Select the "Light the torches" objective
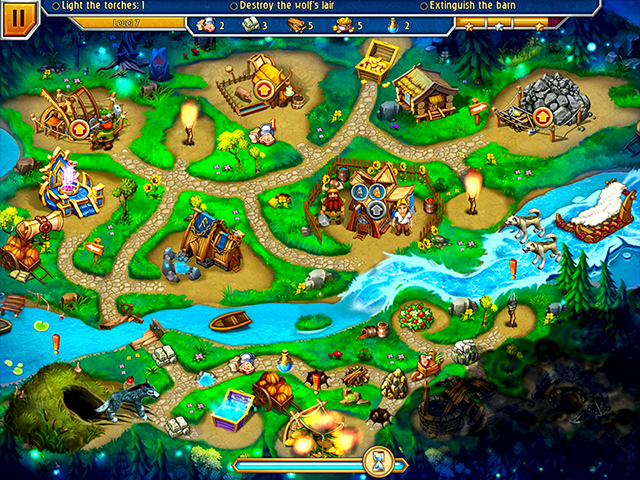Image resolution: width=640 pixels, height=480 pixels. click(x=102, y=6)
